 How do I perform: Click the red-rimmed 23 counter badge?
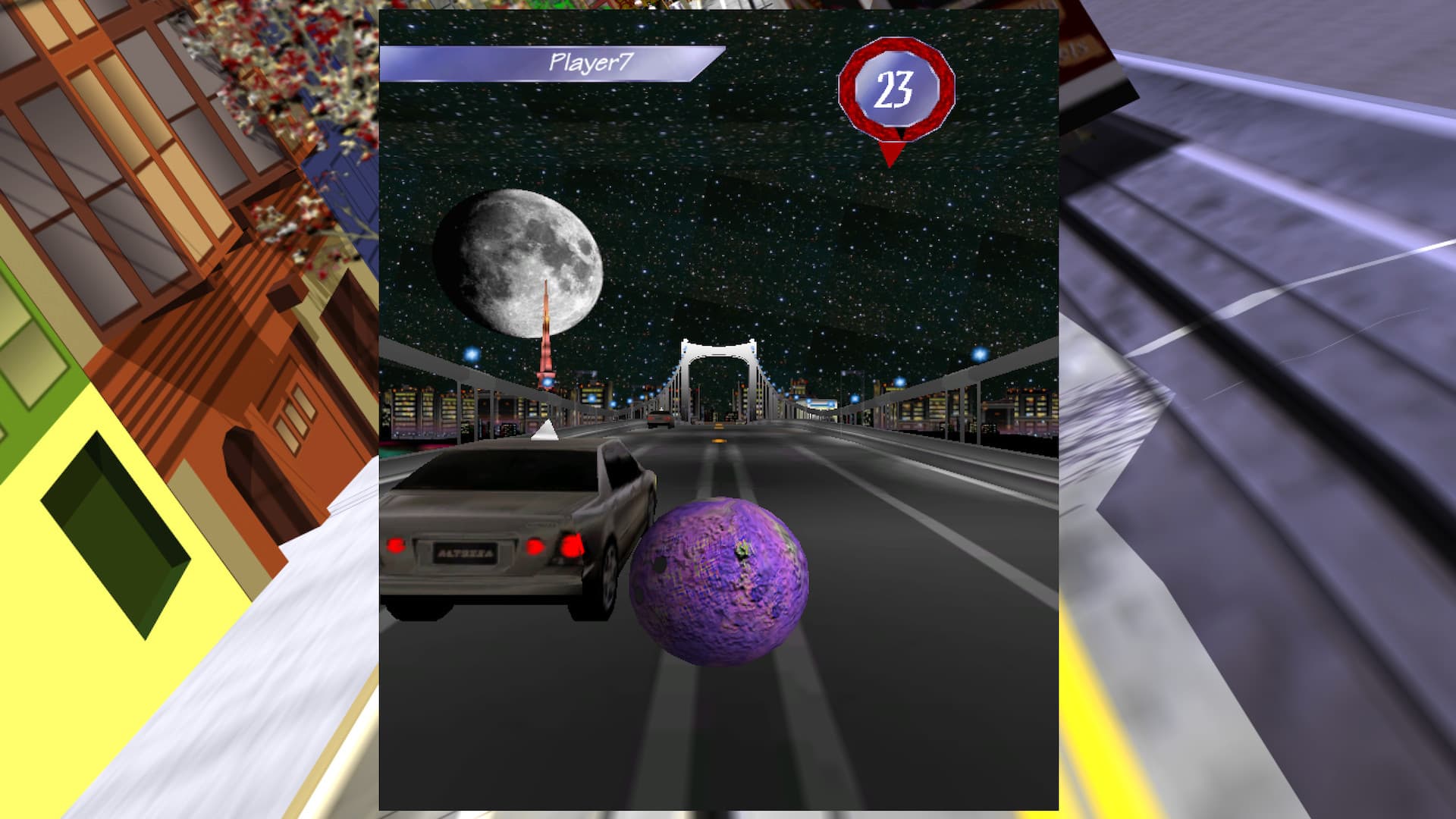[895, 86]
